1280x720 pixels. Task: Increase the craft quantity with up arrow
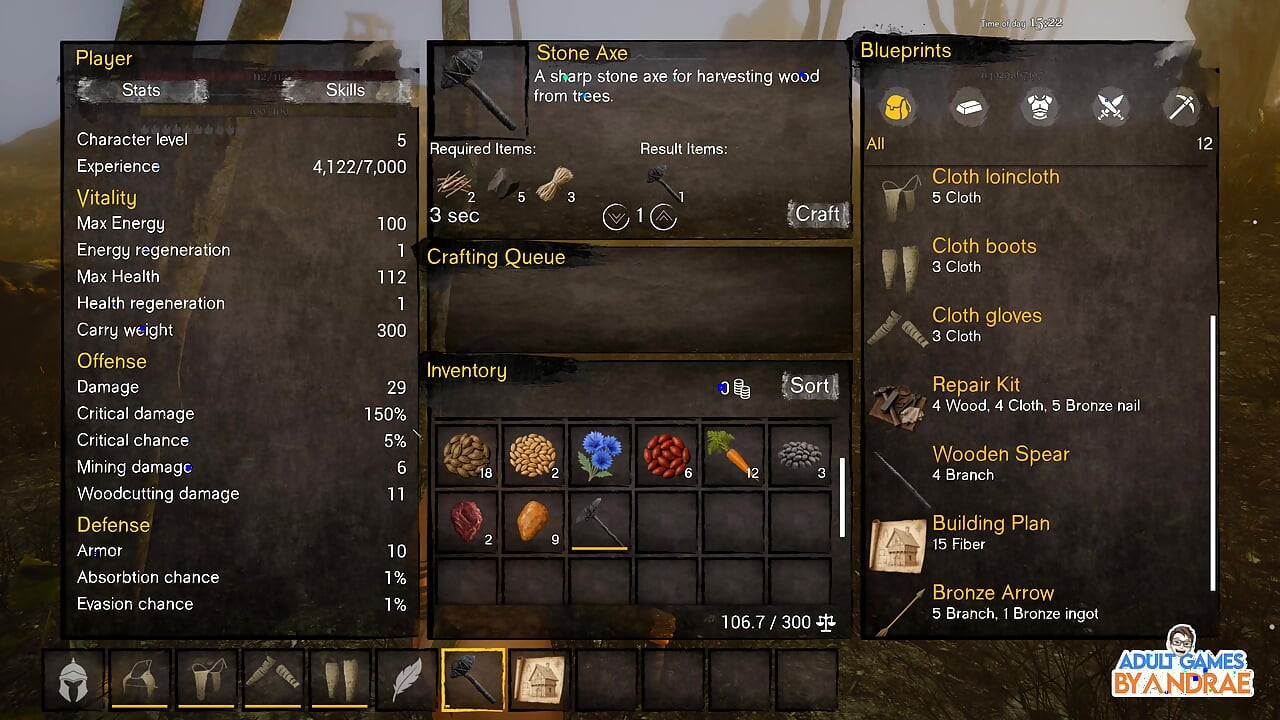tap(664, 216)
